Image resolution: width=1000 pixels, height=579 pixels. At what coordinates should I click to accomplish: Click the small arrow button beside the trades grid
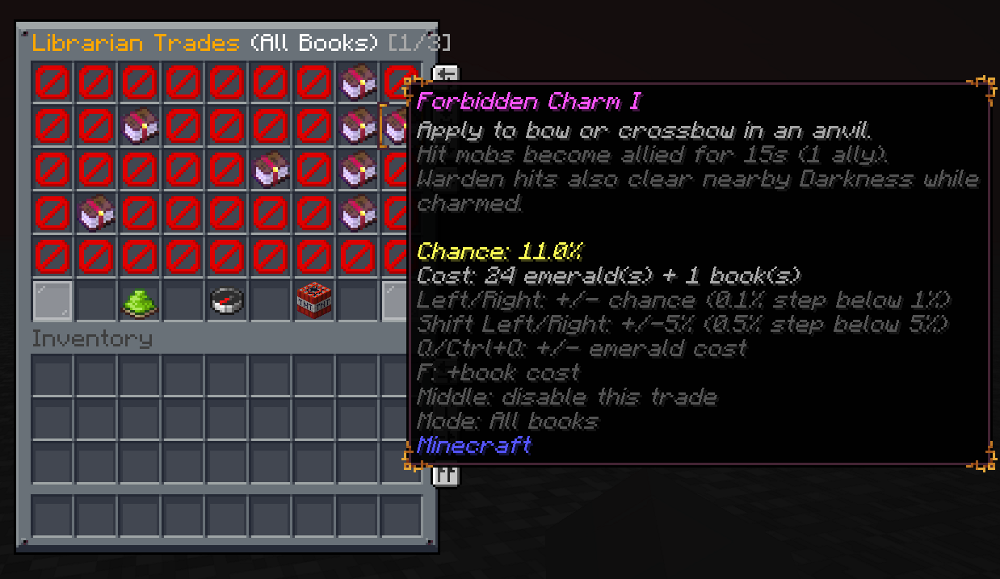pos(446,73)
